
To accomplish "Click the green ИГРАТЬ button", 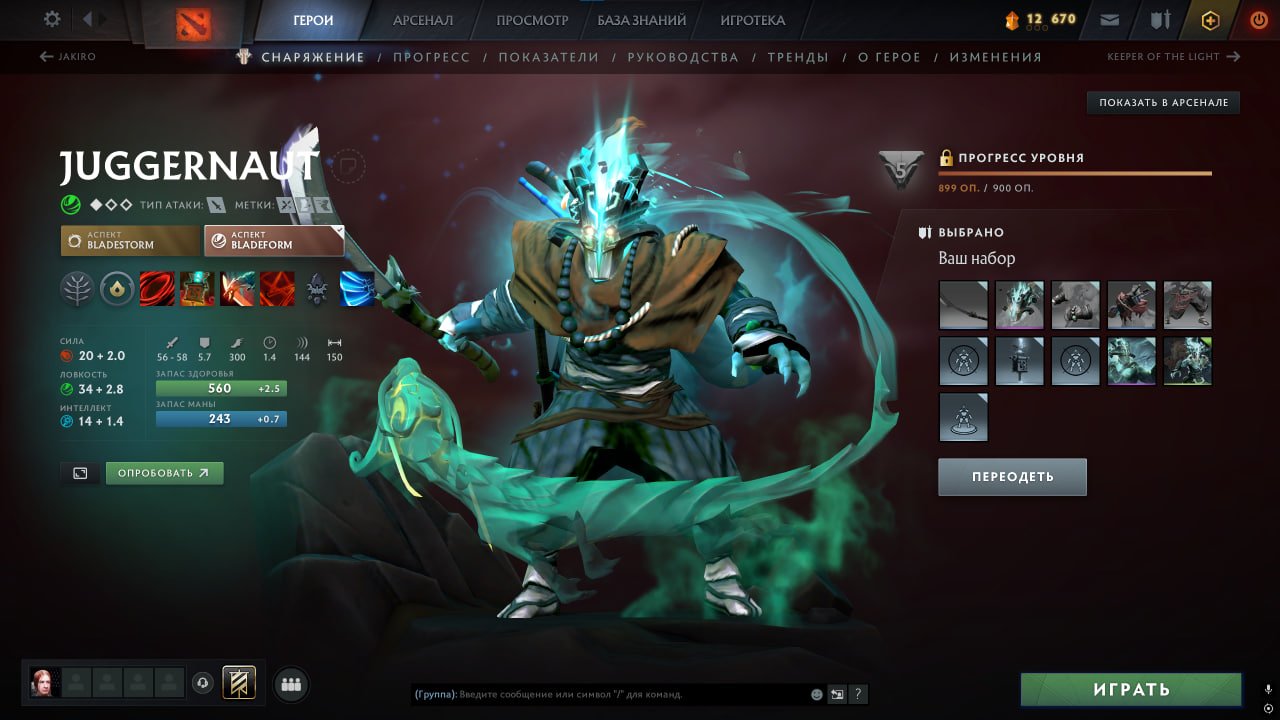I will 1131,689.
